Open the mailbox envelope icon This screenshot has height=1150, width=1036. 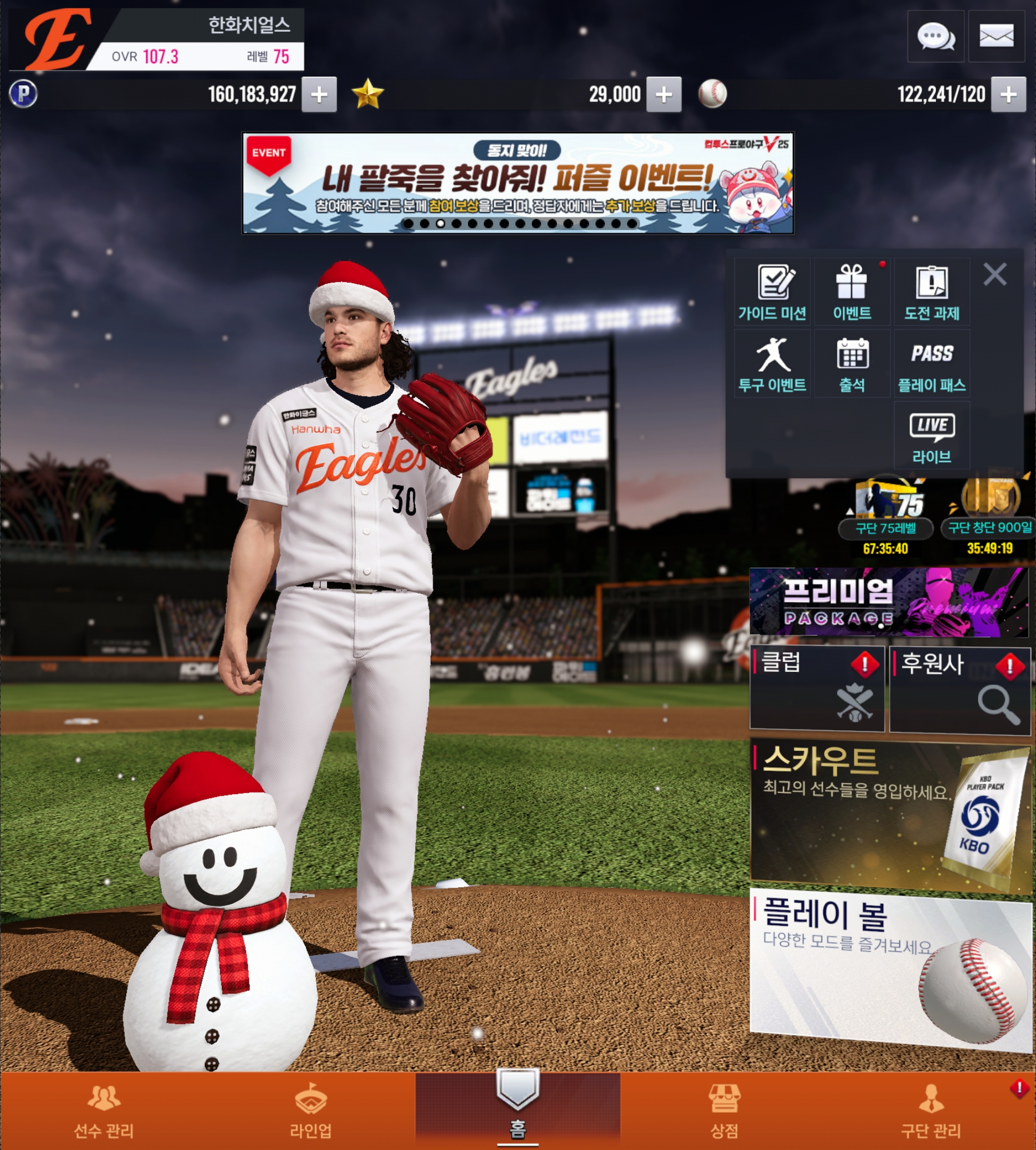[x=996, y=36]
